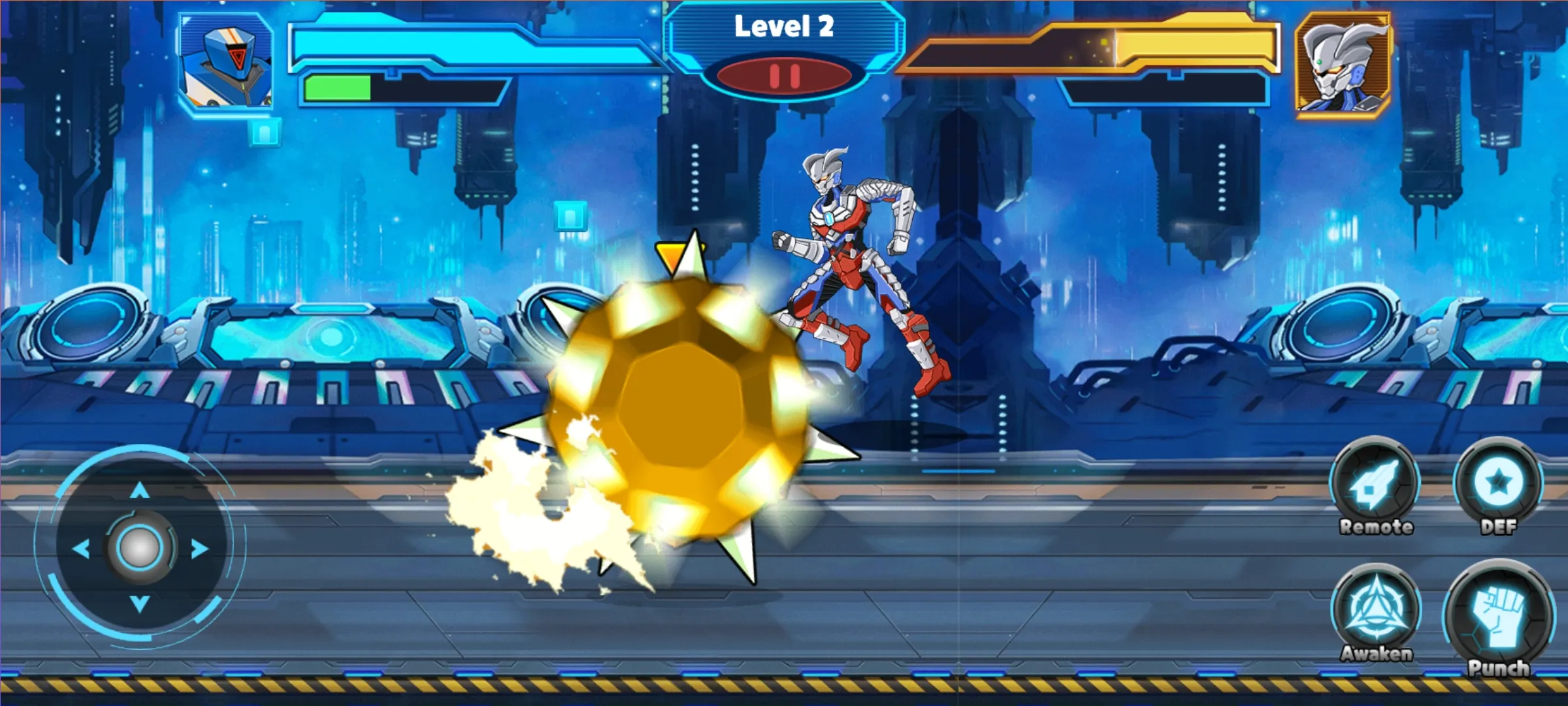Viewport: 1568px width, 706px height.
Task: Tap the joystick's right arrow
Action: tap(199, 548)
